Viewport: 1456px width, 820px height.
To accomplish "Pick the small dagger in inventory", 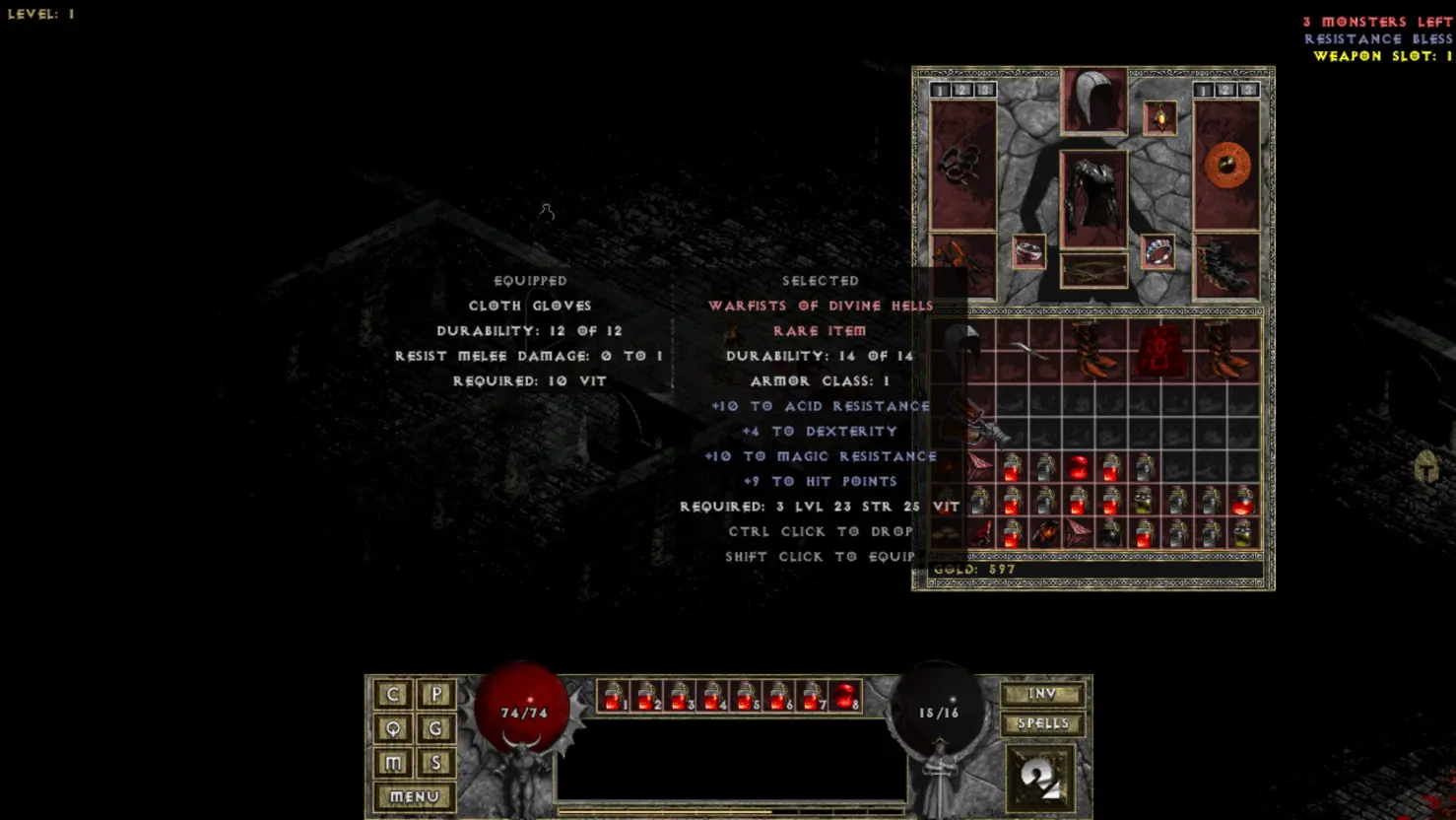I will pyautogui.click(x=1027, y=348).
